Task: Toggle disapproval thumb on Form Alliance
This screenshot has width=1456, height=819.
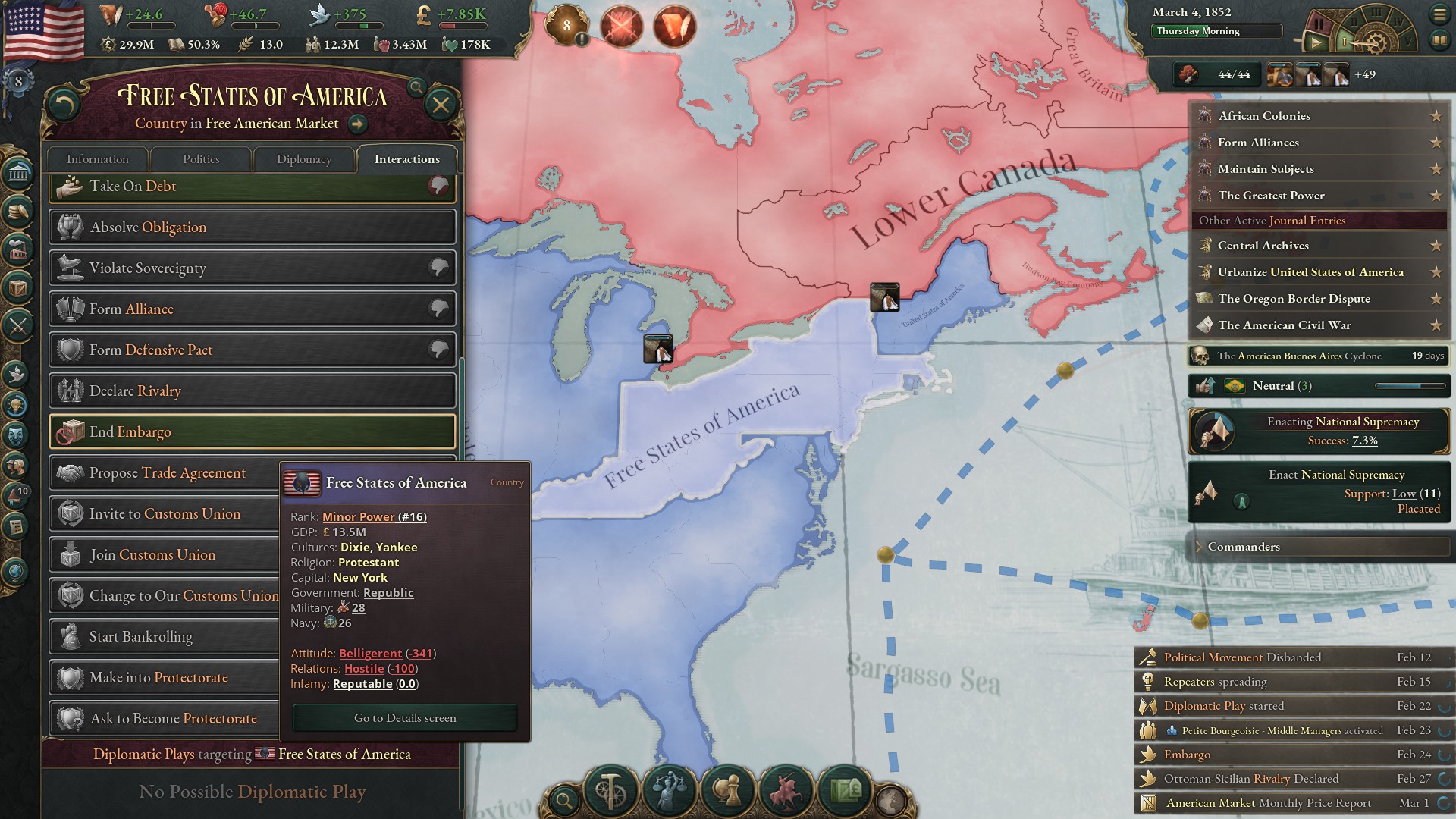Action: (438, 309)
